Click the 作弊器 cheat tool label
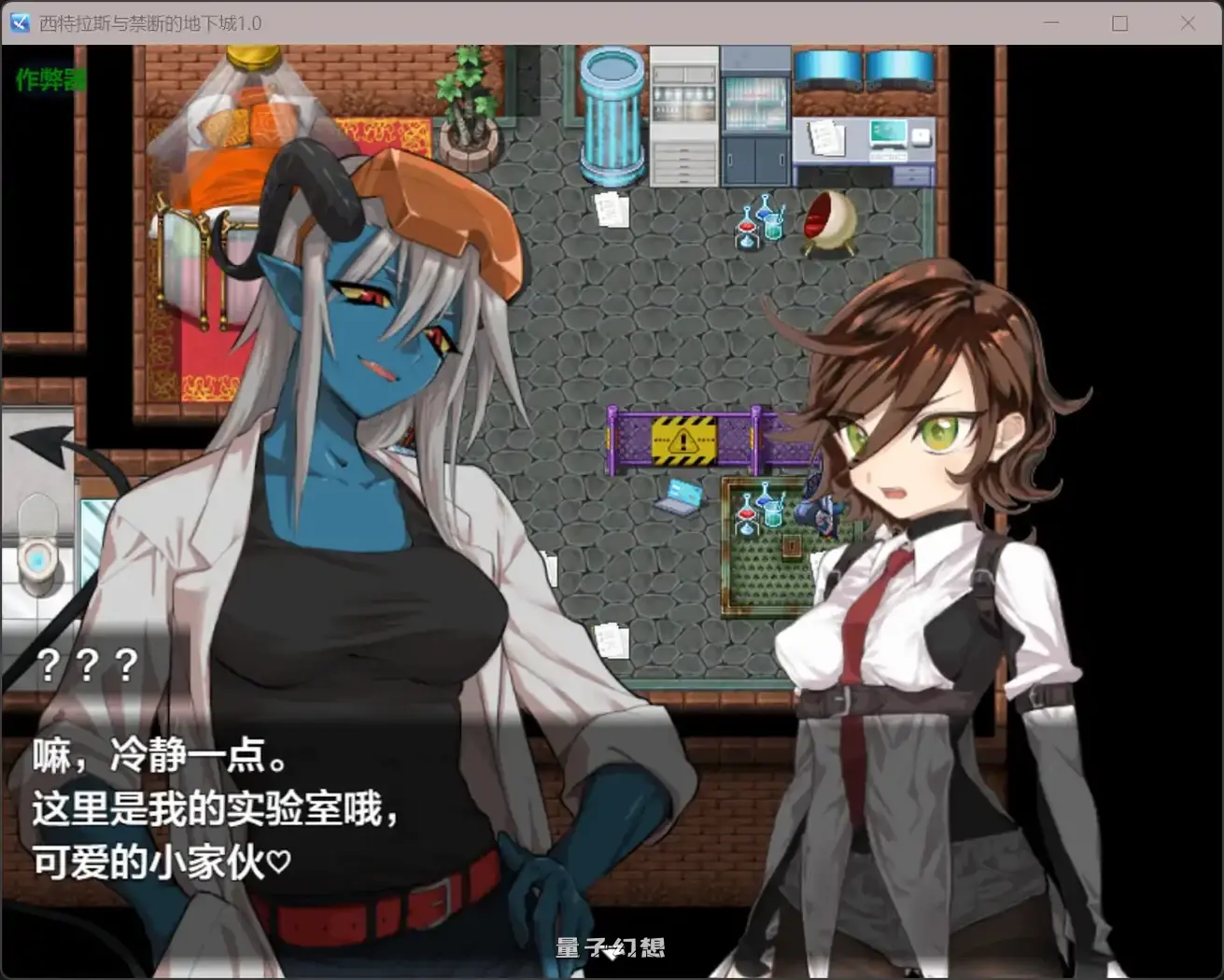 49,79
